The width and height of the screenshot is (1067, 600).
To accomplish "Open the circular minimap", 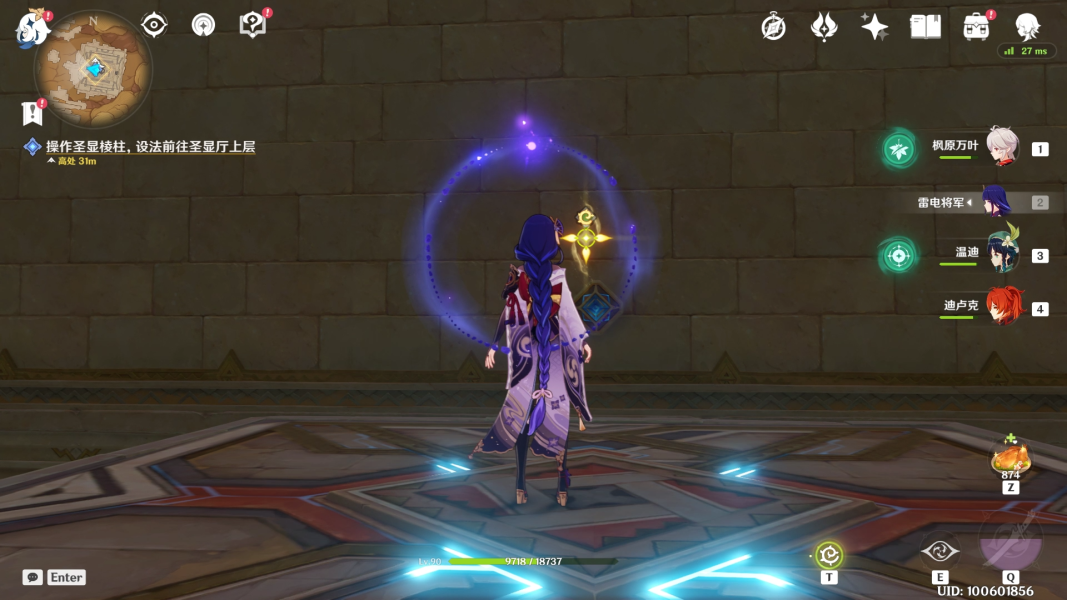I will coord(93,68).
